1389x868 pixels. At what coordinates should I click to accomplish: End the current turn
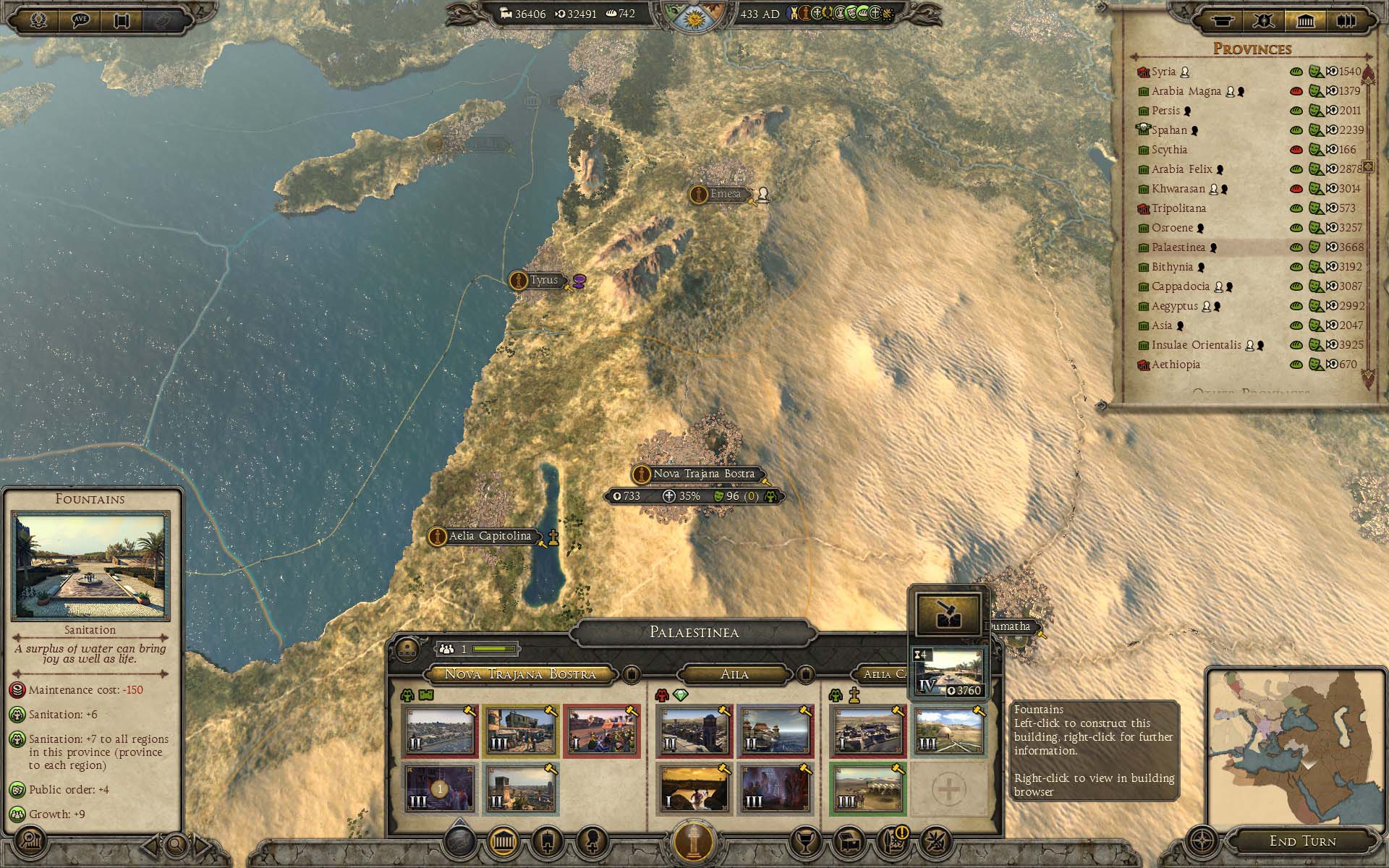(x=1302, y=841)
